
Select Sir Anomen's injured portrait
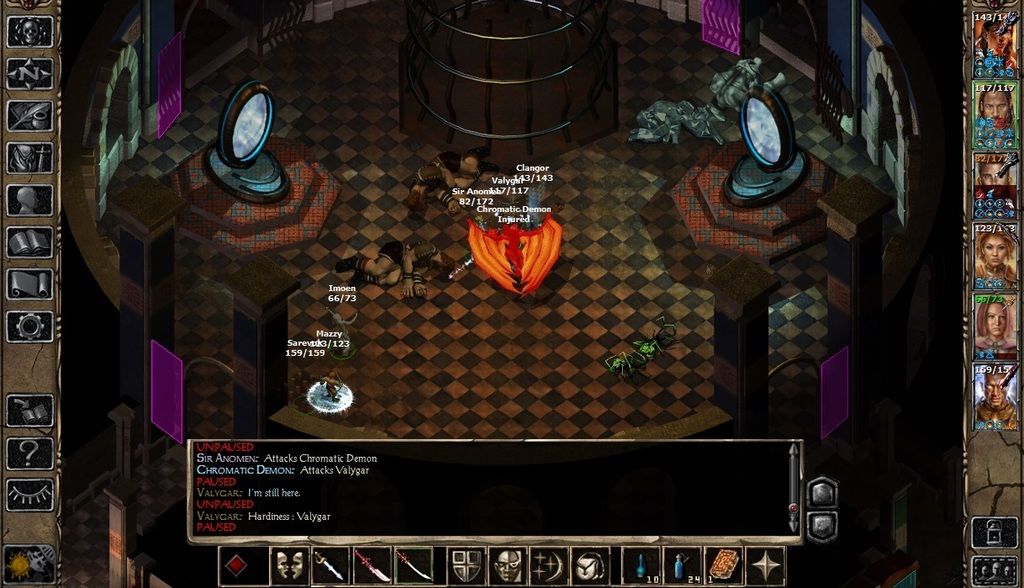tap(995, 184)
